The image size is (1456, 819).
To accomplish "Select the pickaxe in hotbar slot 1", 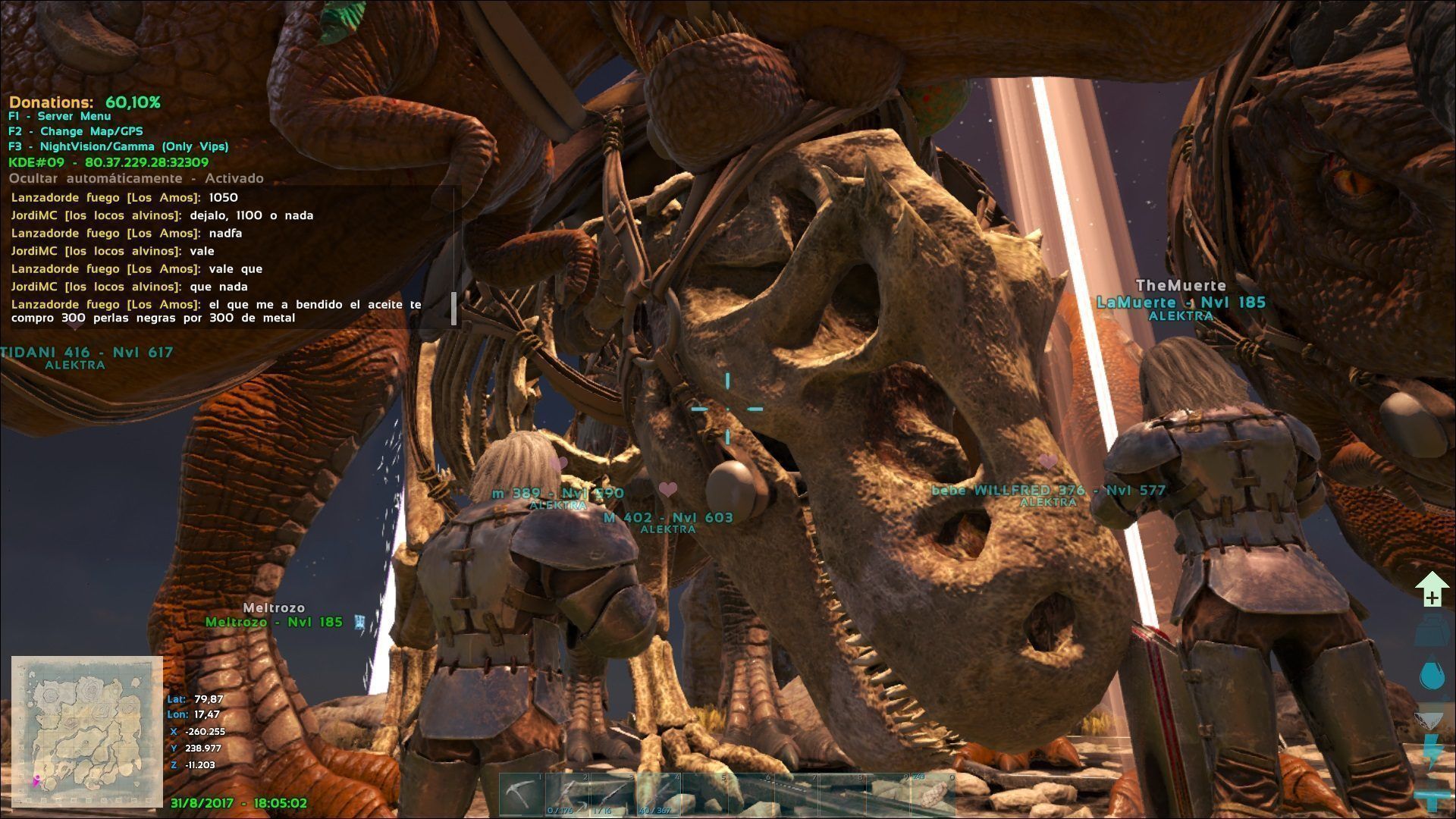I will pyautogui.click(x=522, y=795).
